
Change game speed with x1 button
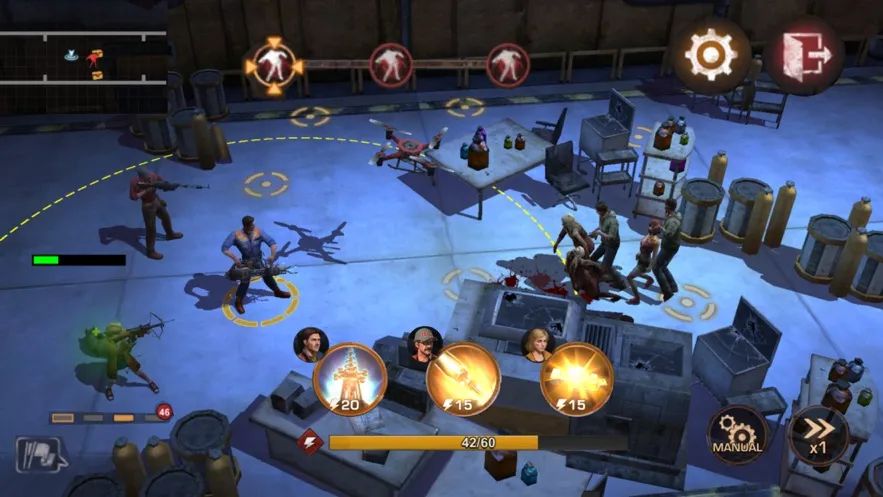(x=818, y=435)
